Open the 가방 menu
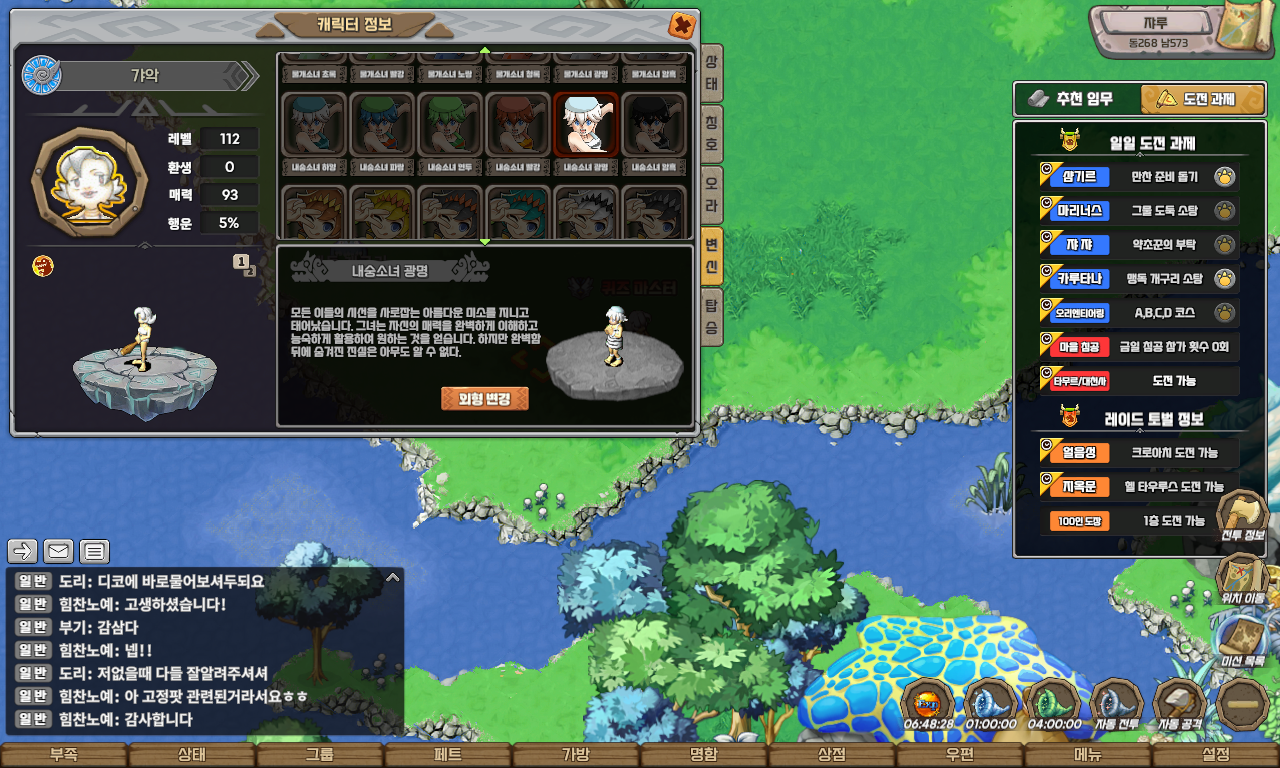Viewport: 1280px width, 768px height. point(575,755)
